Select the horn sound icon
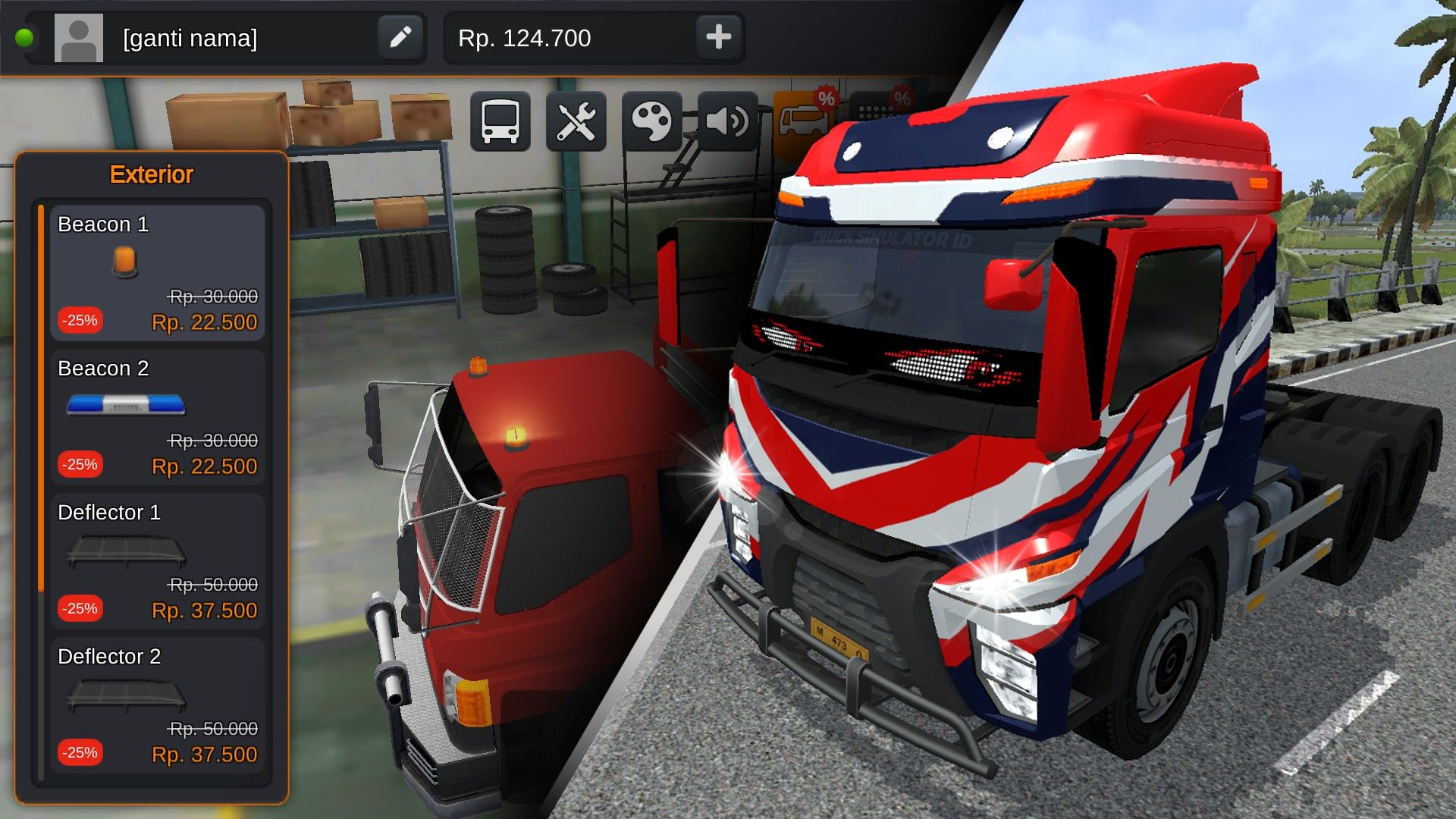The image size is (1456, 819). 726,121
